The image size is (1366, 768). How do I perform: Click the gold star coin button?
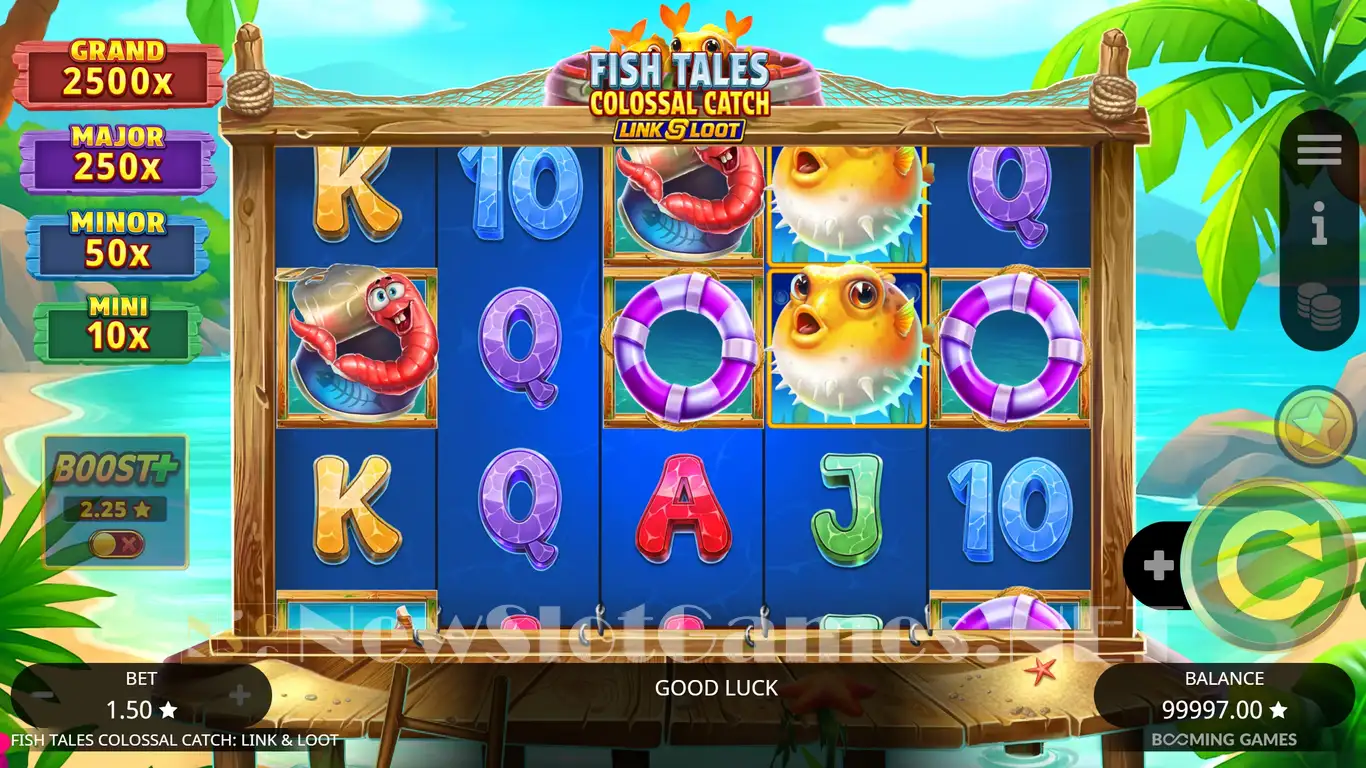pos(1316,426)
